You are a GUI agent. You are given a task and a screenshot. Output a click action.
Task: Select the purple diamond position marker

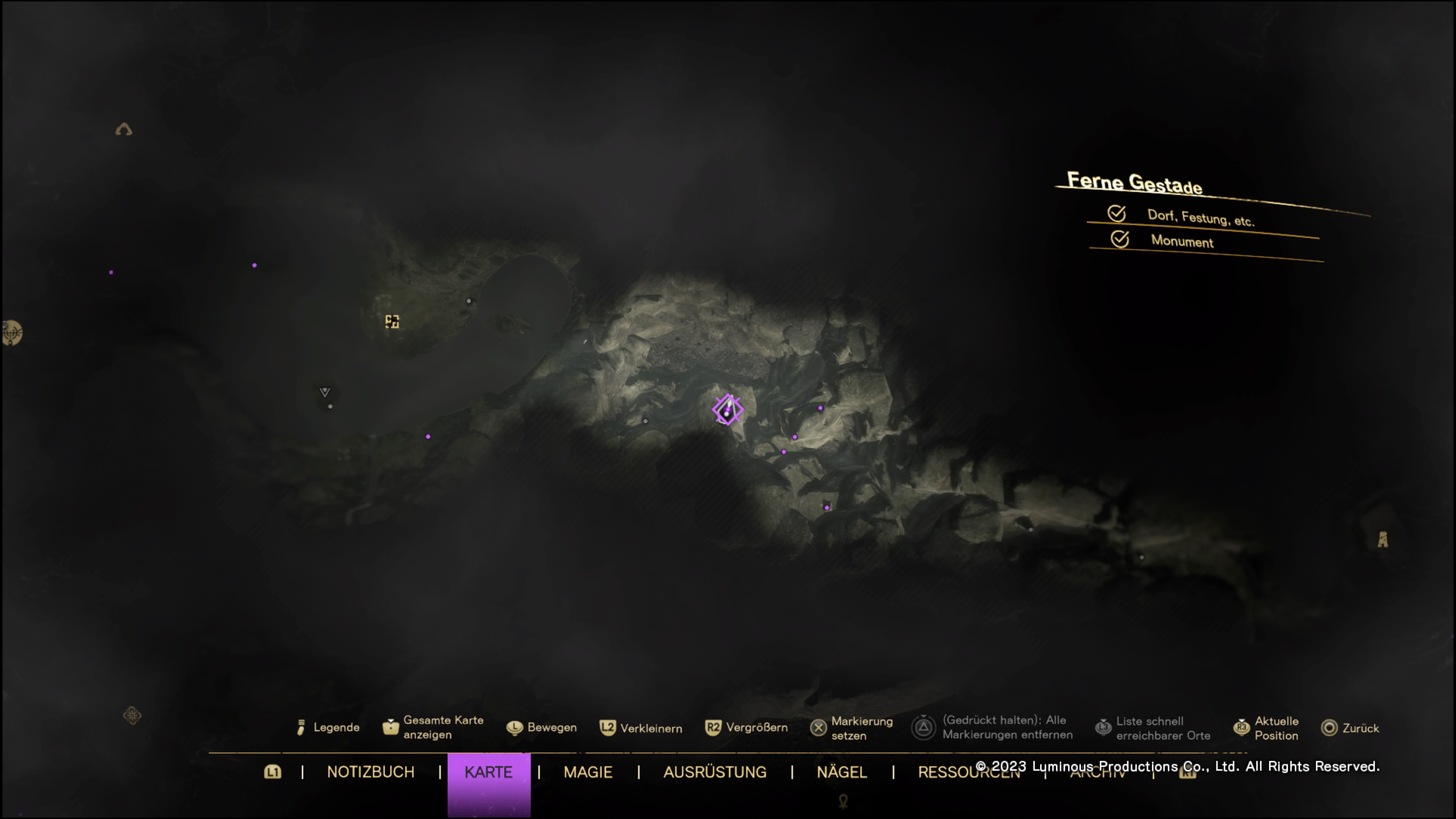click(x=728, y=410)
